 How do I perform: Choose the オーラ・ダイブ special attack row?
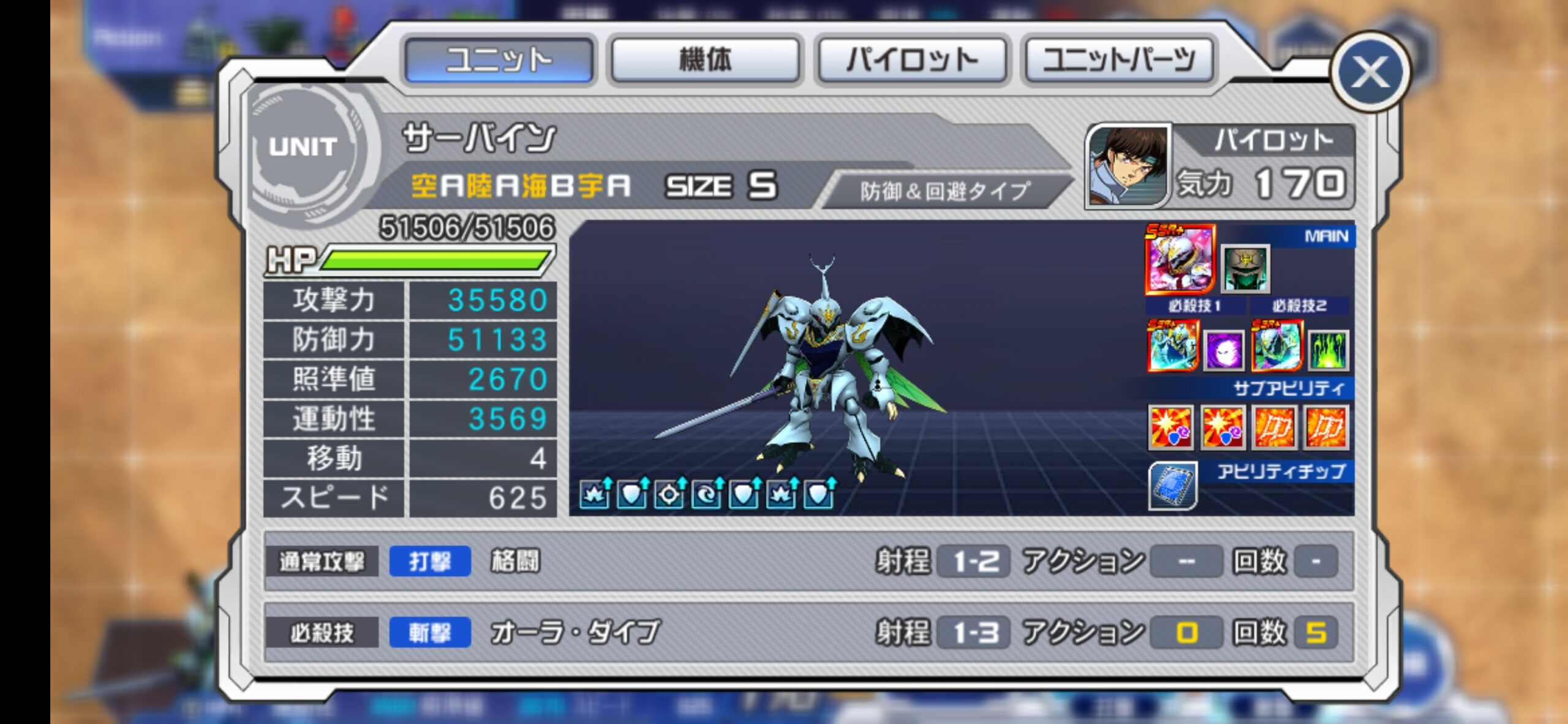[x=807, y=632]
